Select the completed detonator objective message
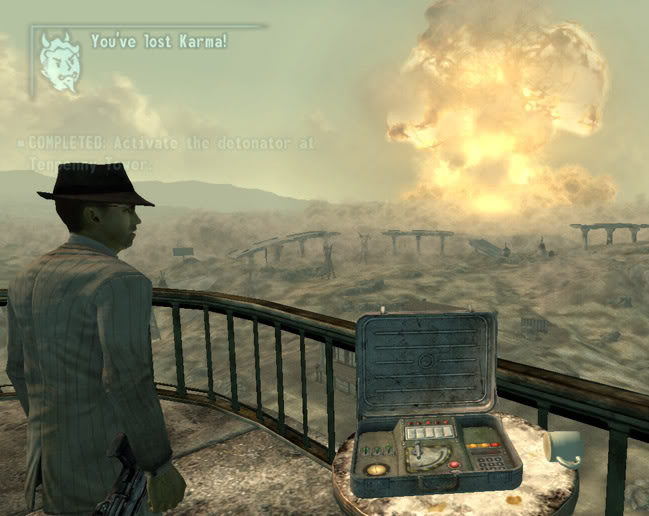 [167, 153]
